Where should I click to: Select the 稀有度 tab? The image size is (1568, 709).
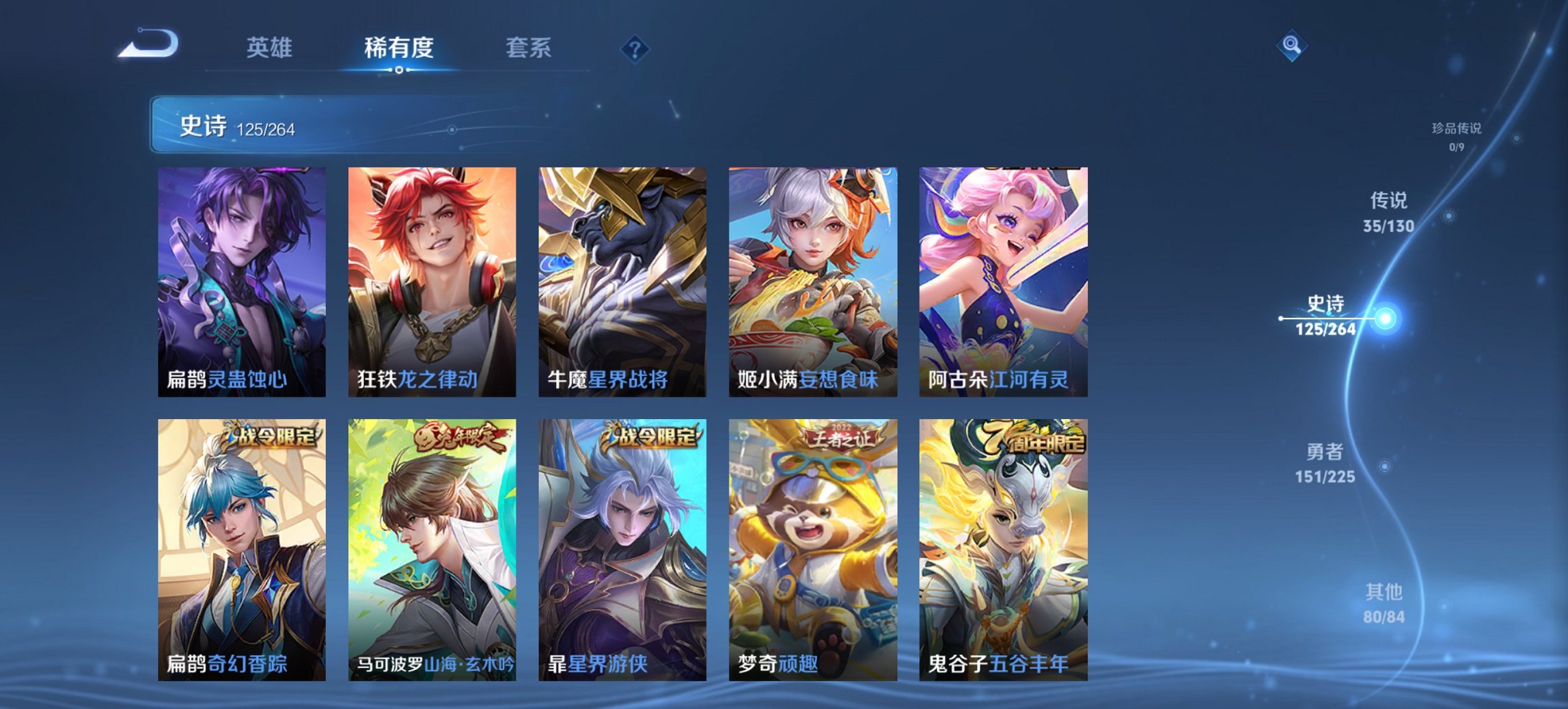point(400,48)
